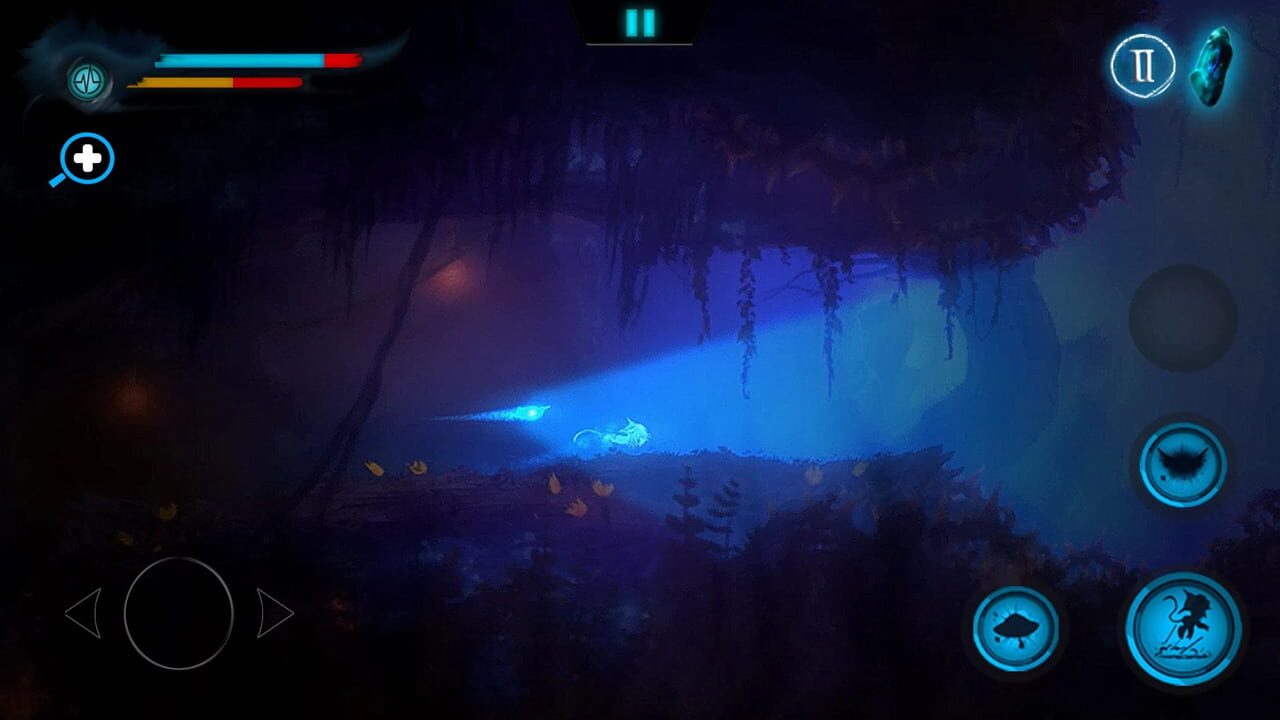Image resolution: width=1280 pixels, height=720 pixels.
Task: Select the faded action circle above the skills
Action: 1183,320
